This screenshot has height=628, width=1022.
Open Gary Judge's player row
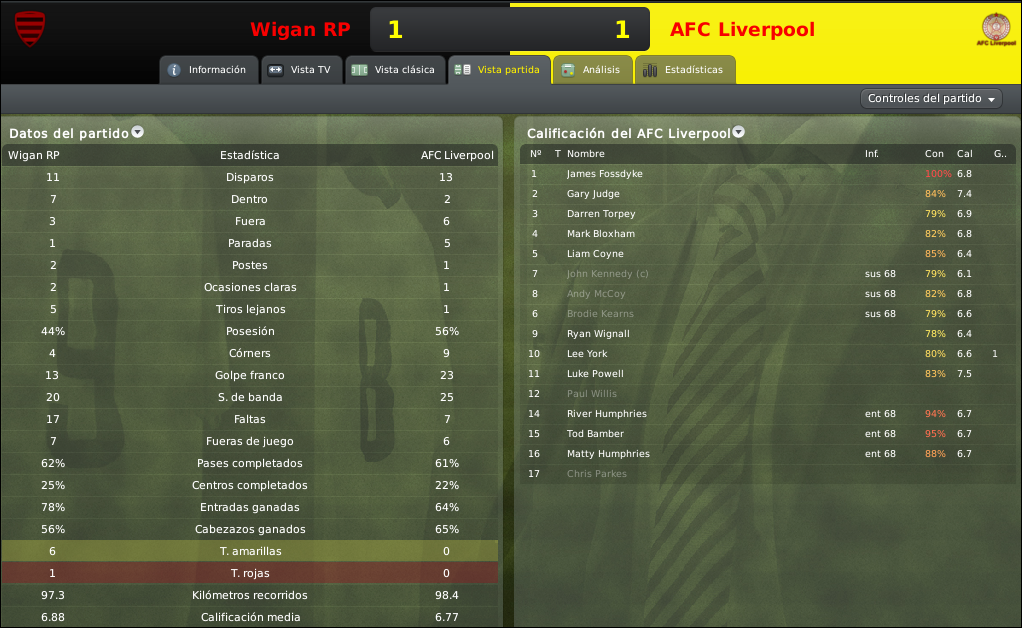pyautogui.click(x=593, y=194)
